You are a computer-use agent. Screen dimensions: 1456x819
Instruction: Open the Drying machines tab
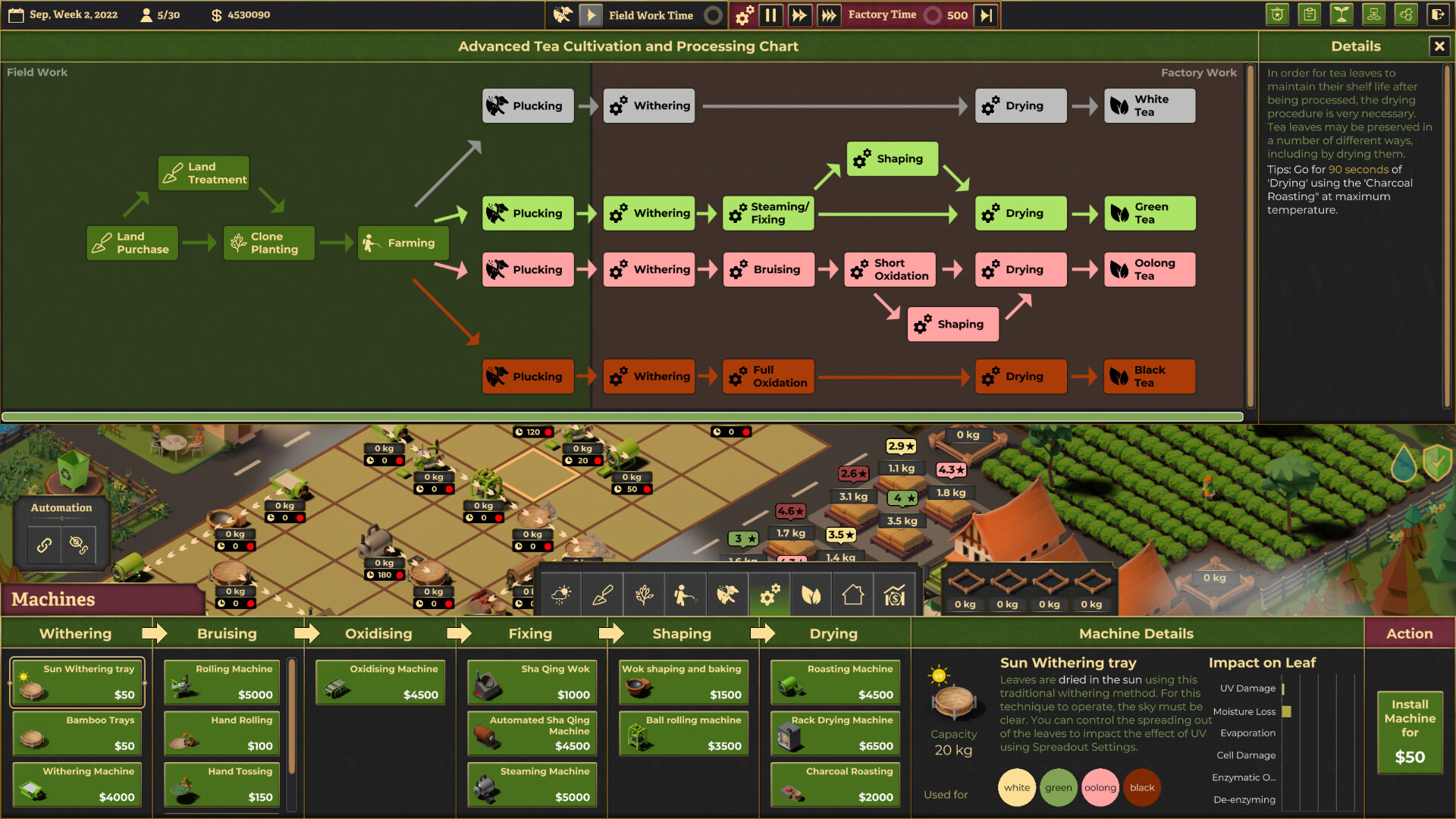833,633
